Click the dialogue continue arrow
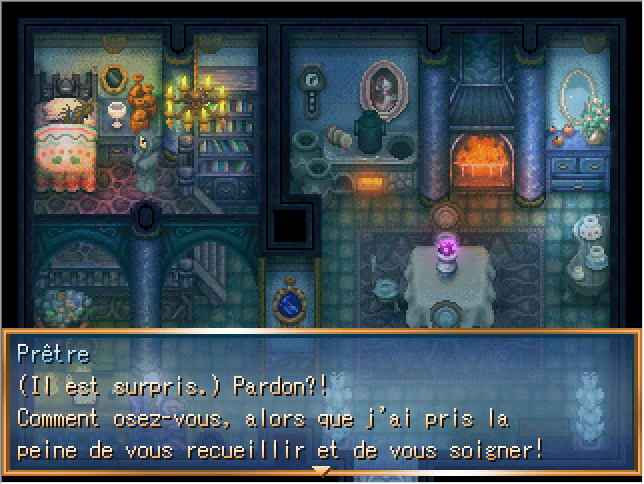644x484 pixels. [x=321, y=470]
